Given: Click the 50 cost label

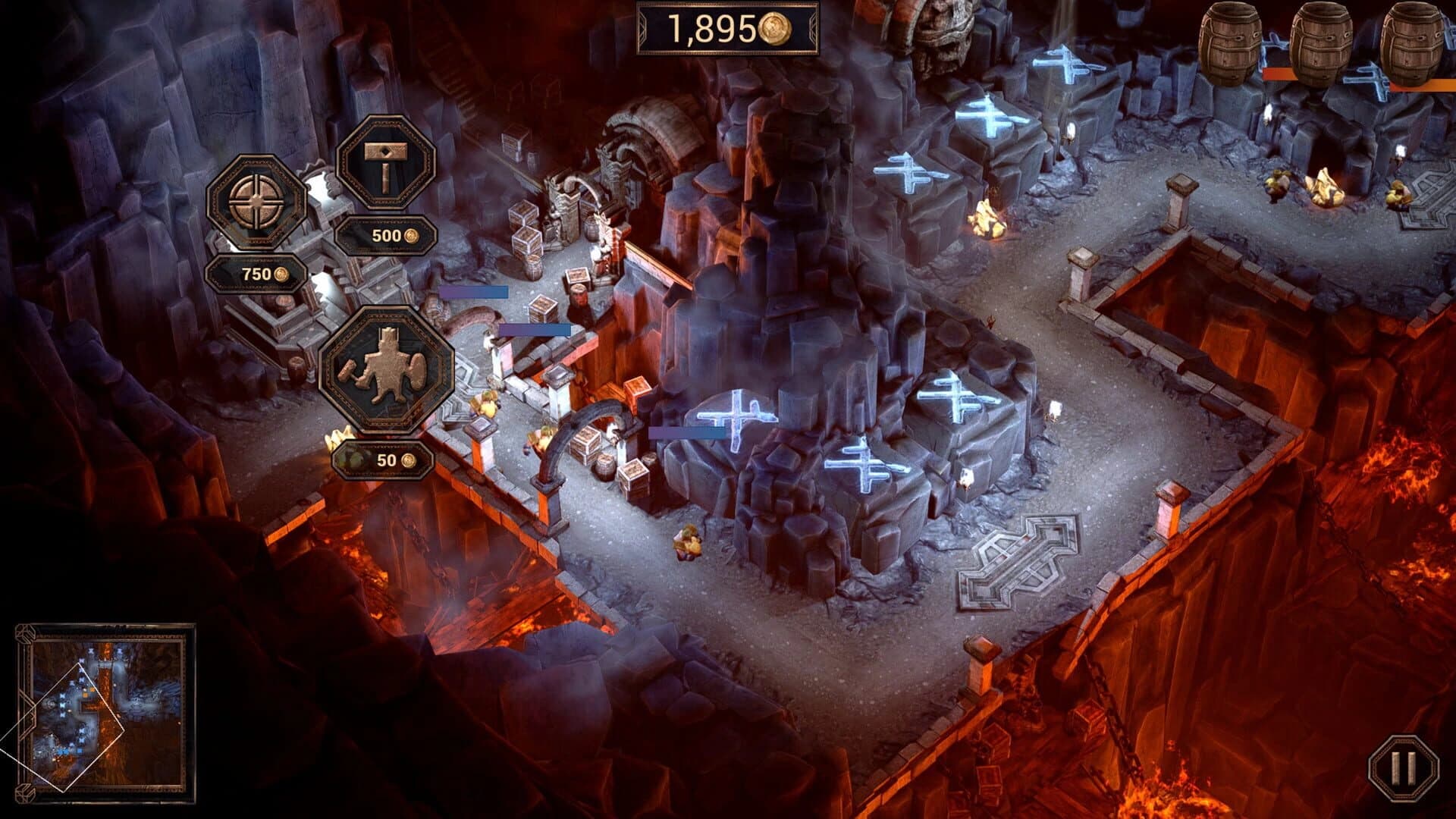Looking at the screenshot, I should click(383, 460).
